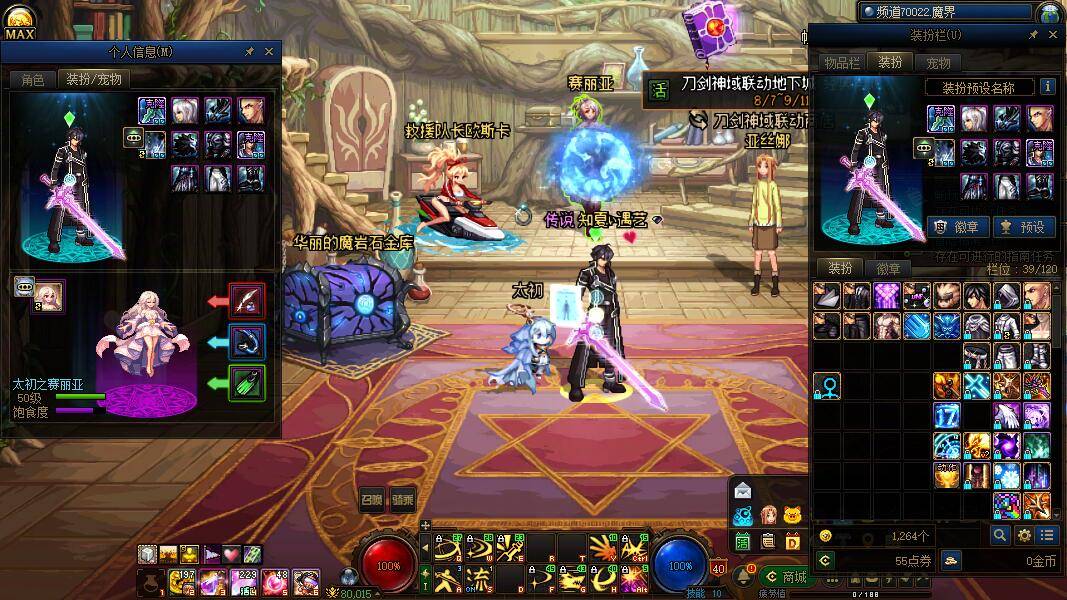The image size is (1067, 600).
Task: Click the blue info icon beside preset name
Action: coord(1047,87)
